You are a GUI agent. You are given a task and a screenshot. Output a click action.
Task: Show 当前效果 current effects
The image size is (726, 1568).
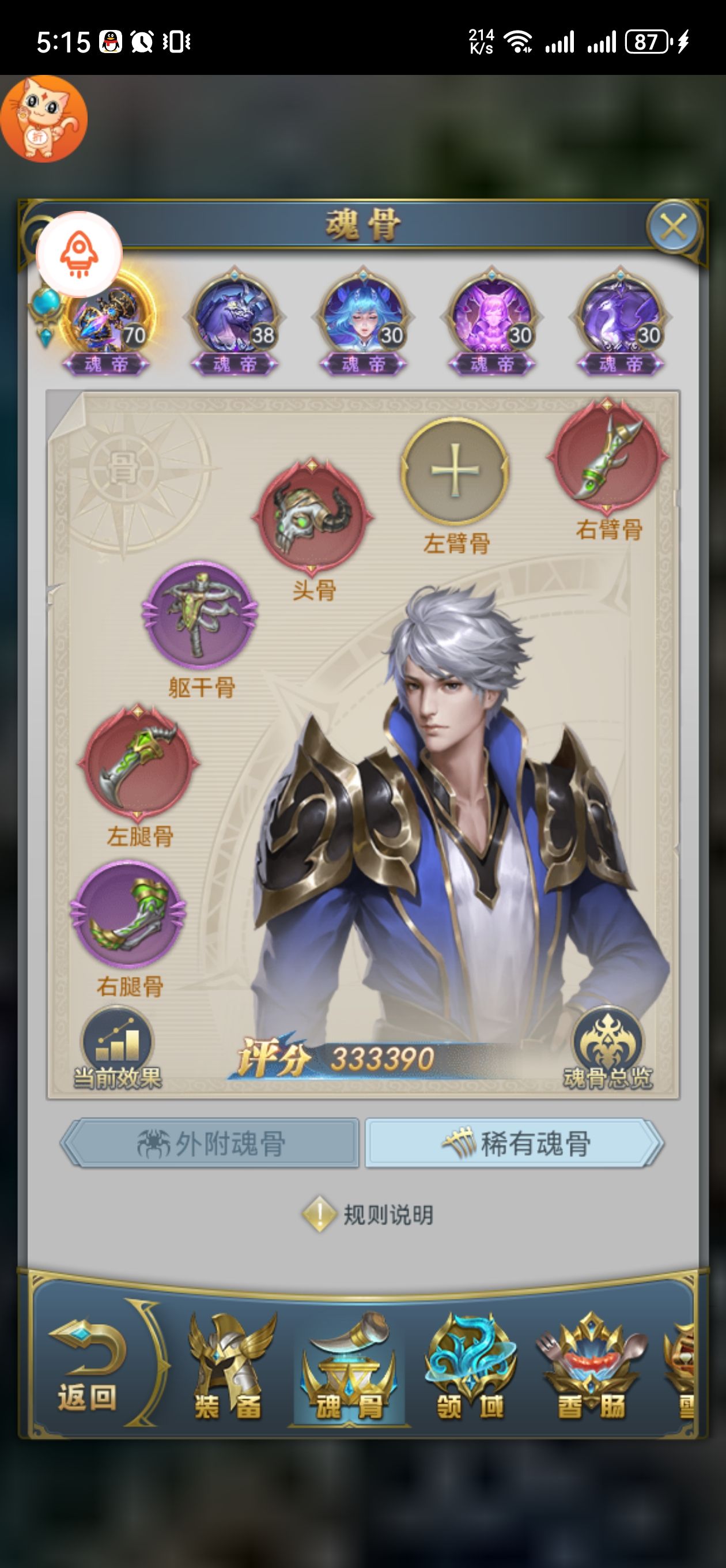pos(117,1048)
